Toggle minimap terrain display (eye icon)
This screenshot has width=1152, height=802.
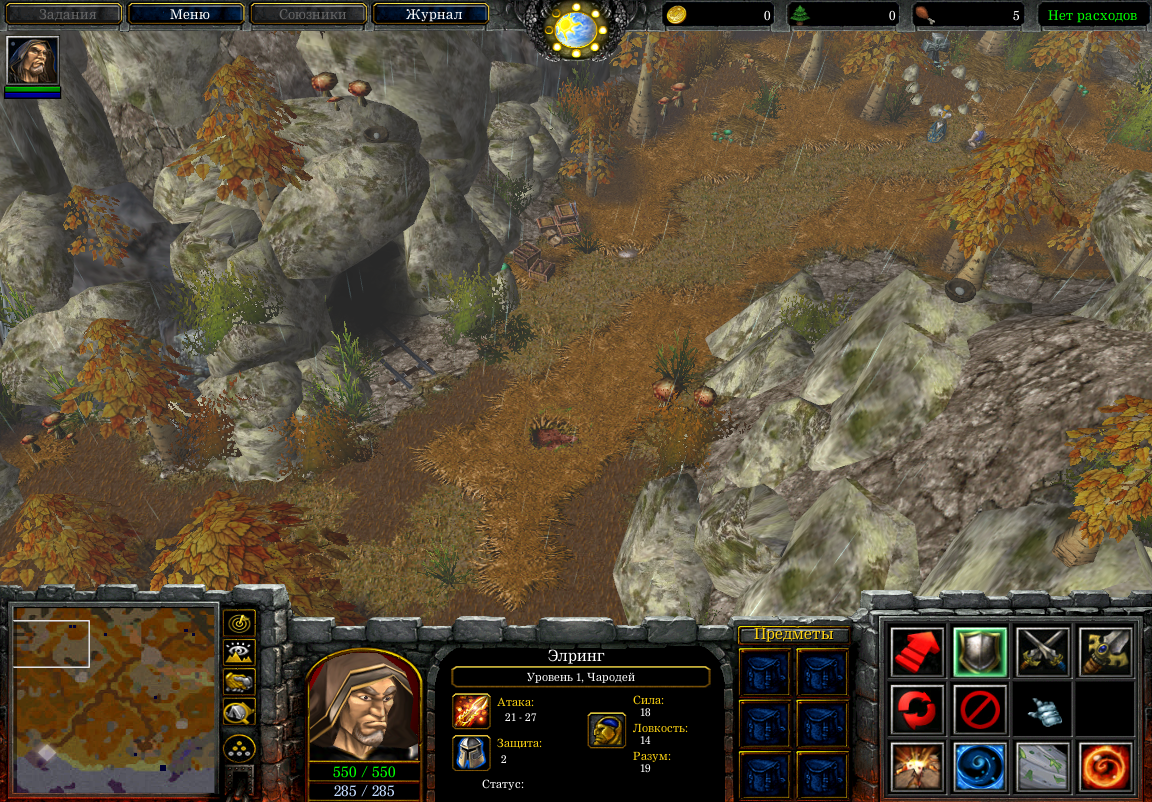click(239, 653)
